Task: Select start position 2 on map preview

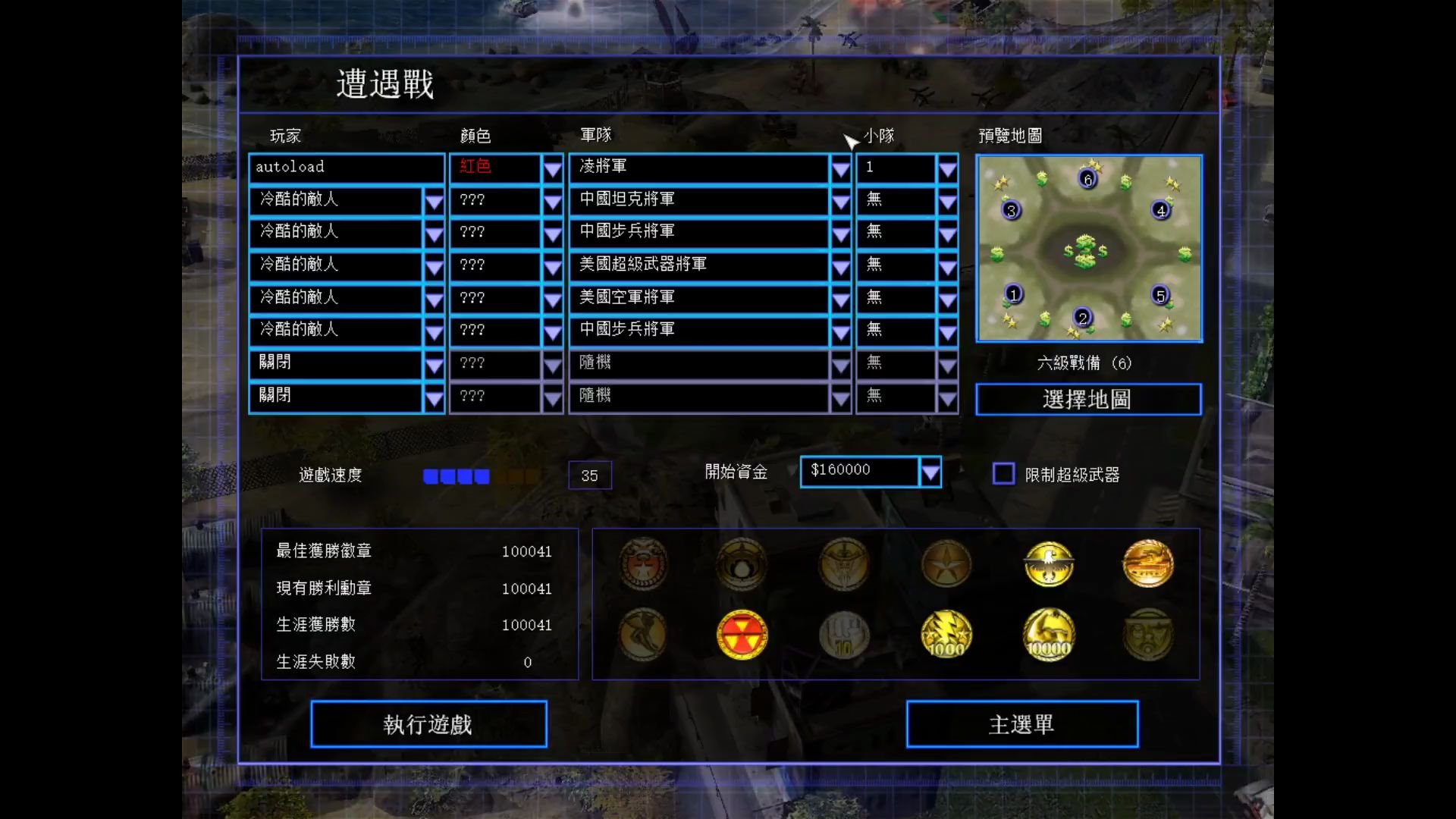Action: click(1083, 318)
